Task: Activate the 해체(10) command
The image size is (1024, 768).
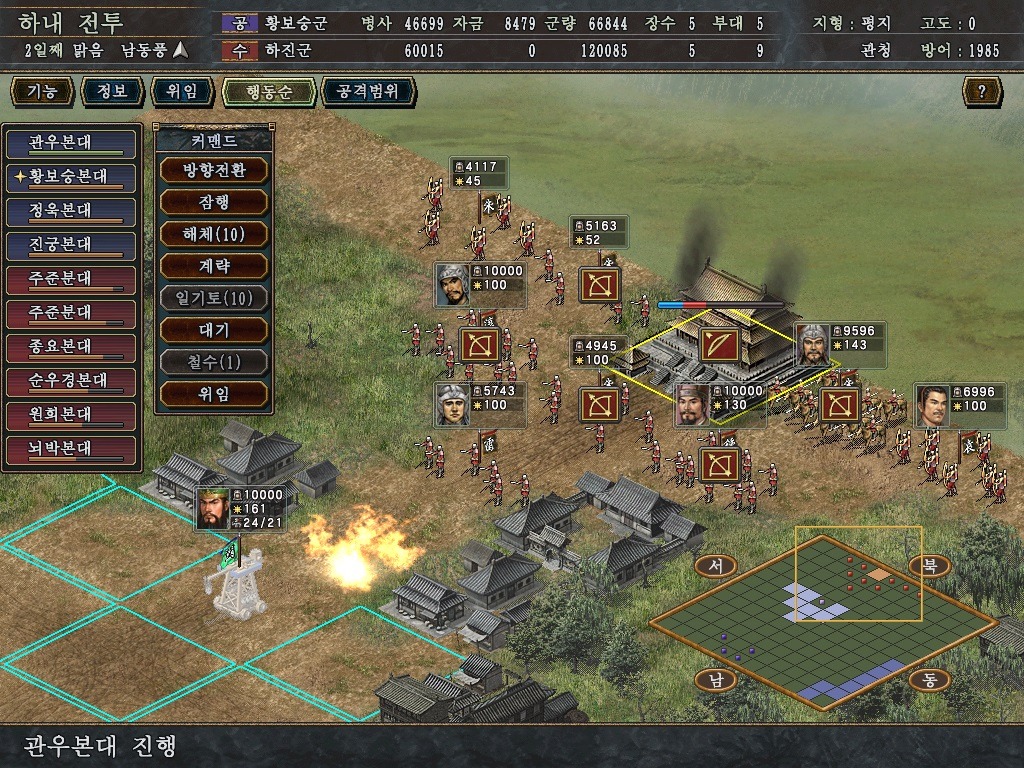Action: click(x=213, y=234)
